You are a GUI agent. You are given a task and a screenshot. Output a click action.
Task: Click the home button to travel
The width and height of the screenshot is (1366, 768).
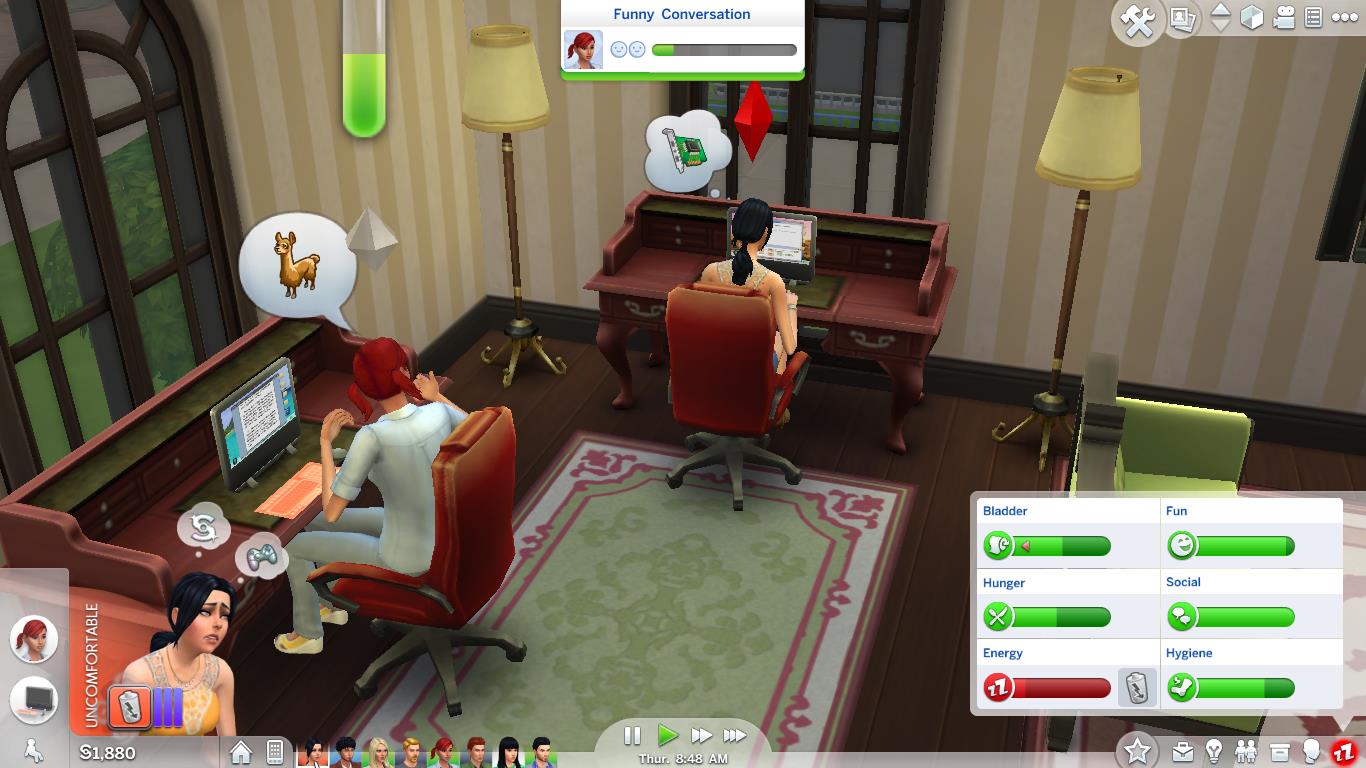click(241, 750)
